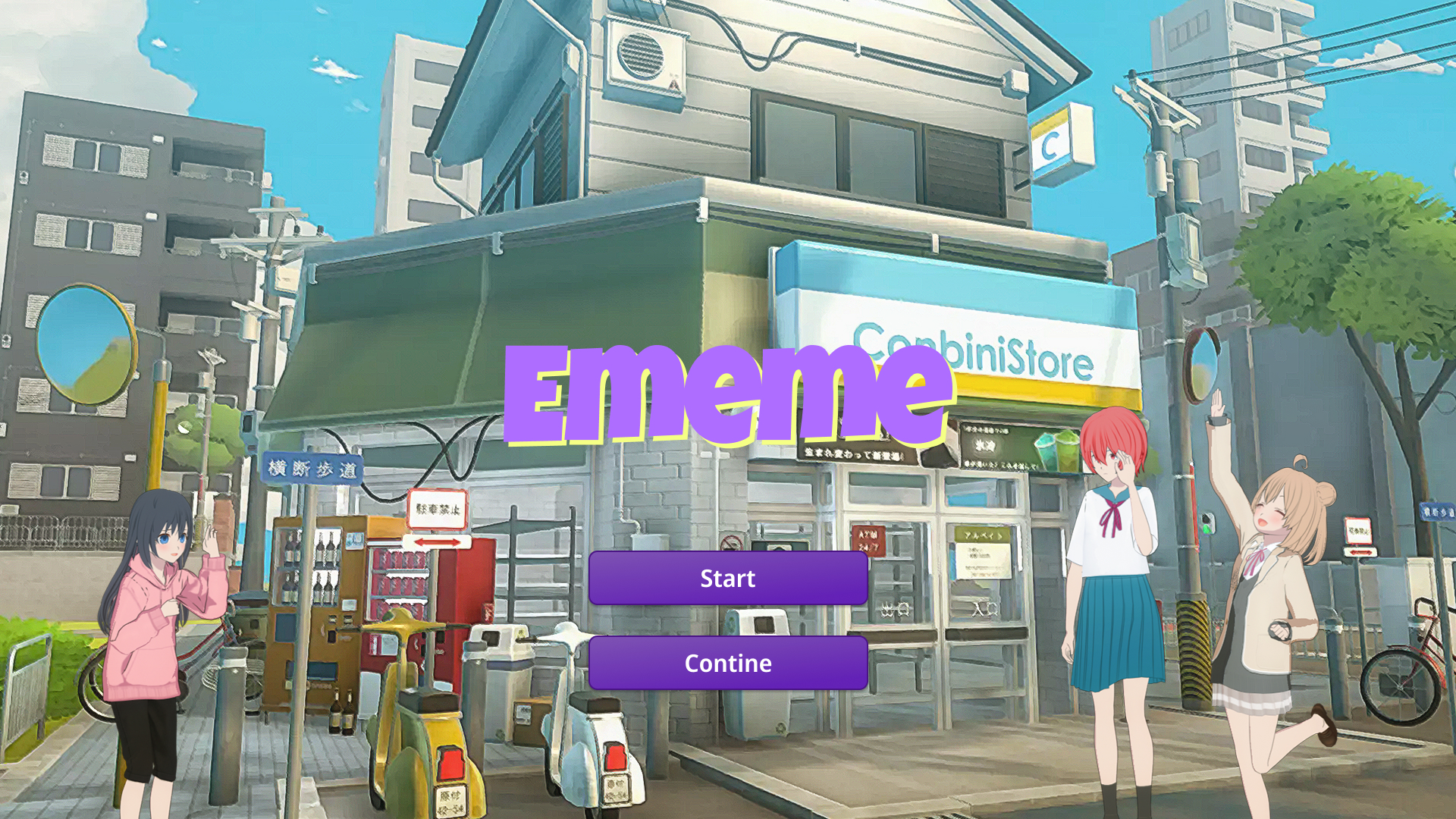Click the Contine button
The width and height of the screenshot is (1456, 819).
727,663
